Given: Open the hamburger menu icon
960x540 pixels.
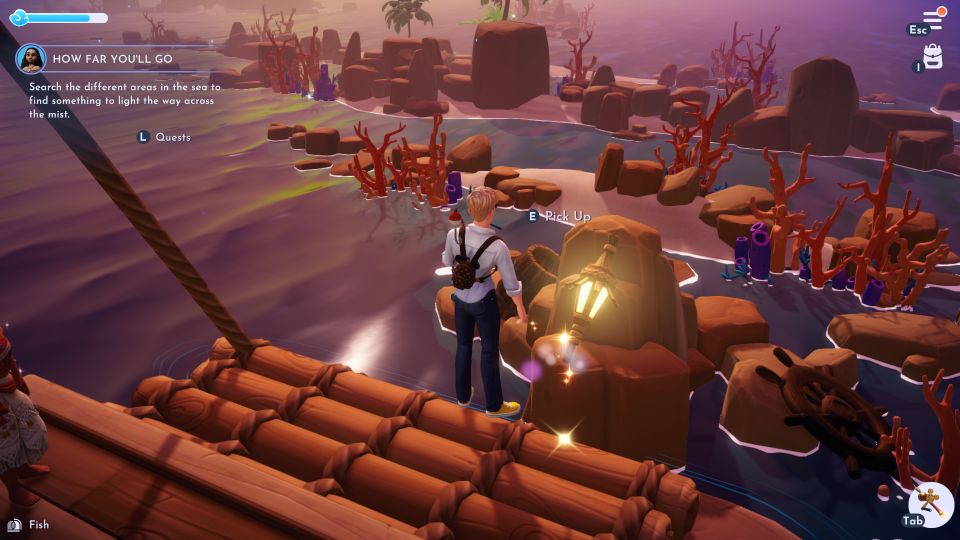Looking at the screenshot, I should point(933,17).
